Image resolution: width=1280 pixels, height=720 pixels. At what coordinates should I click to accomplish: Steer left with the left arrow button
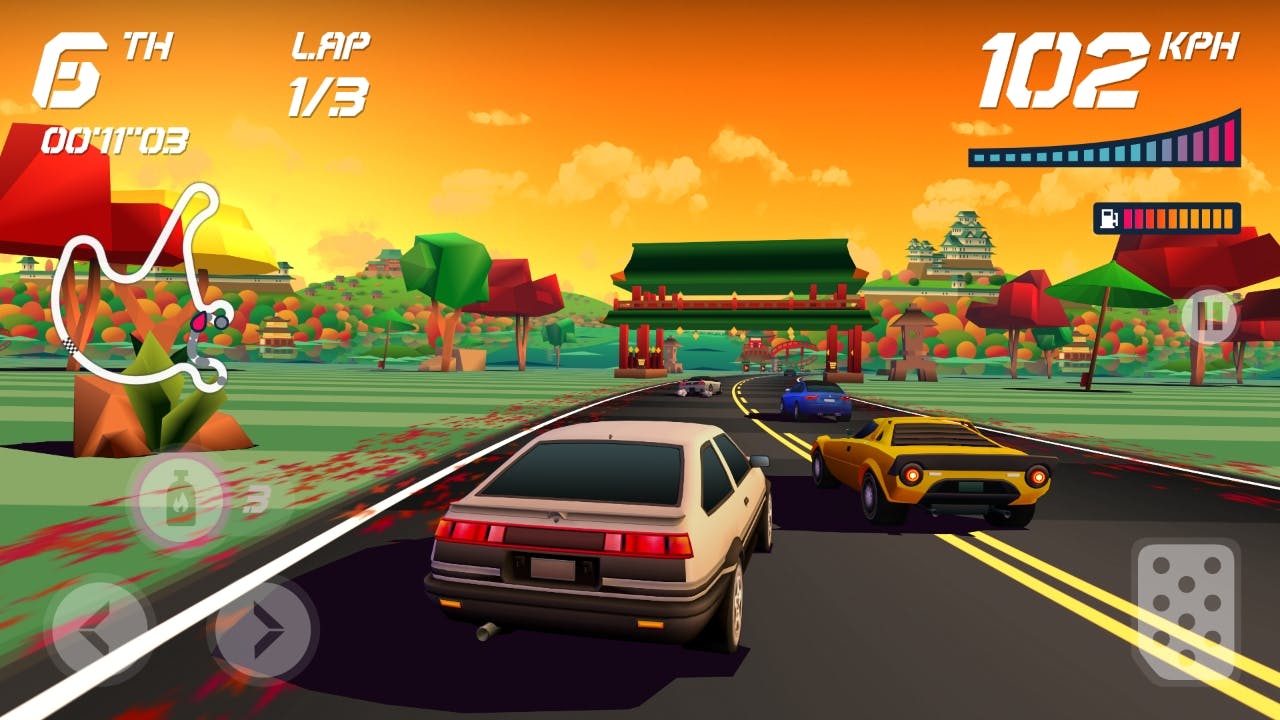(100, 630)
